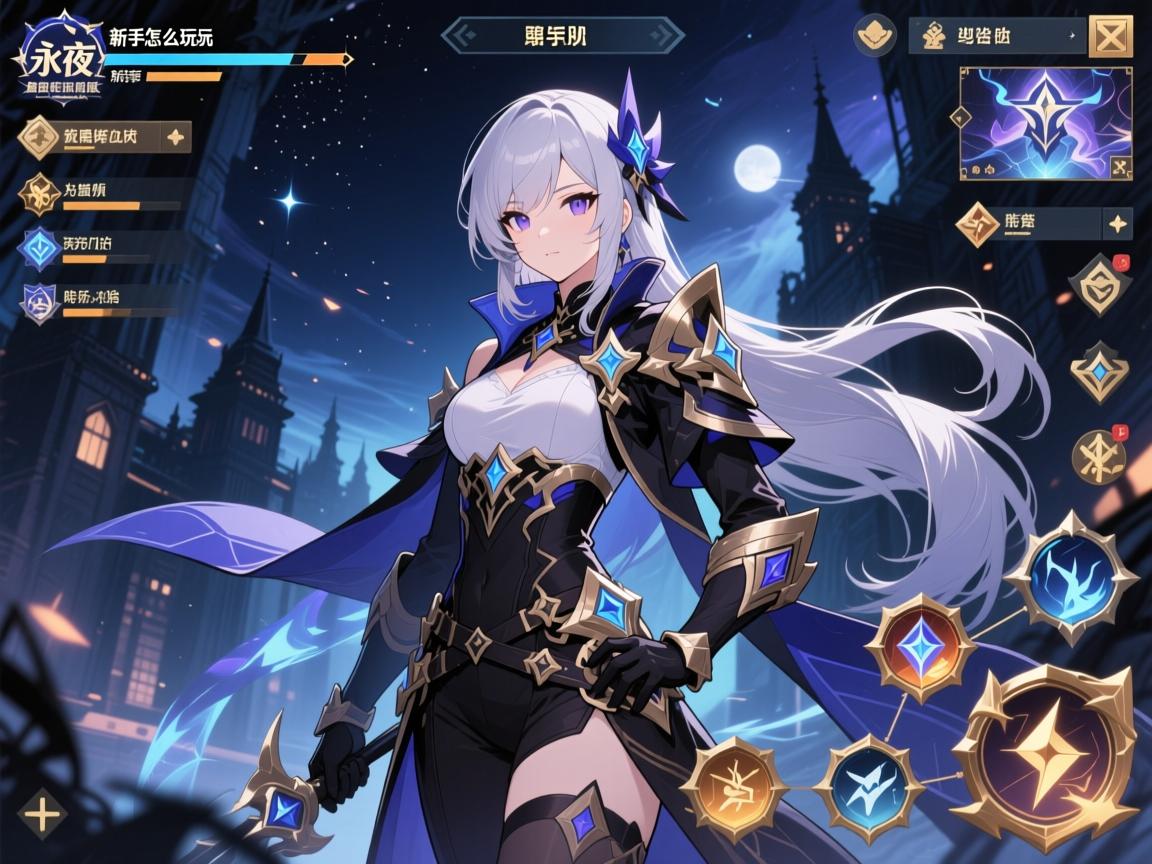The width and height of the screenshot is (1152, 864).
Task: Select the shield emblem entry in the left menu
Action: coord(40,302)
